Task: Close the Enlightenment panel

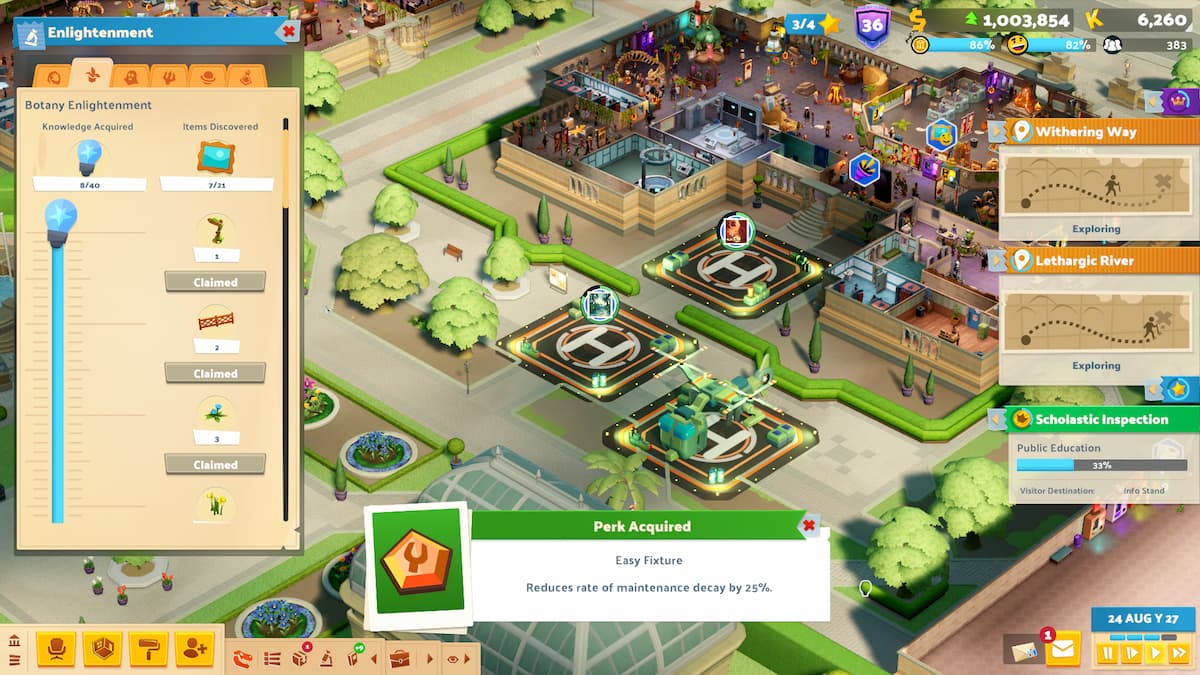Action: click(x=289, y=32)
